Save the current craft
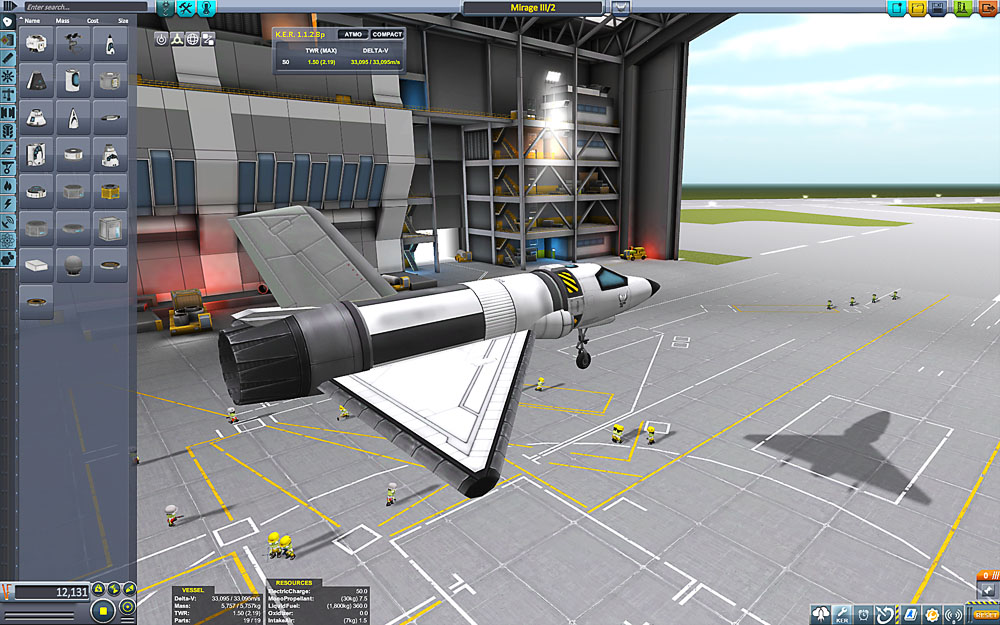Image resolution: width=1000 pixels, height=625 pixels. click(937, 8)
